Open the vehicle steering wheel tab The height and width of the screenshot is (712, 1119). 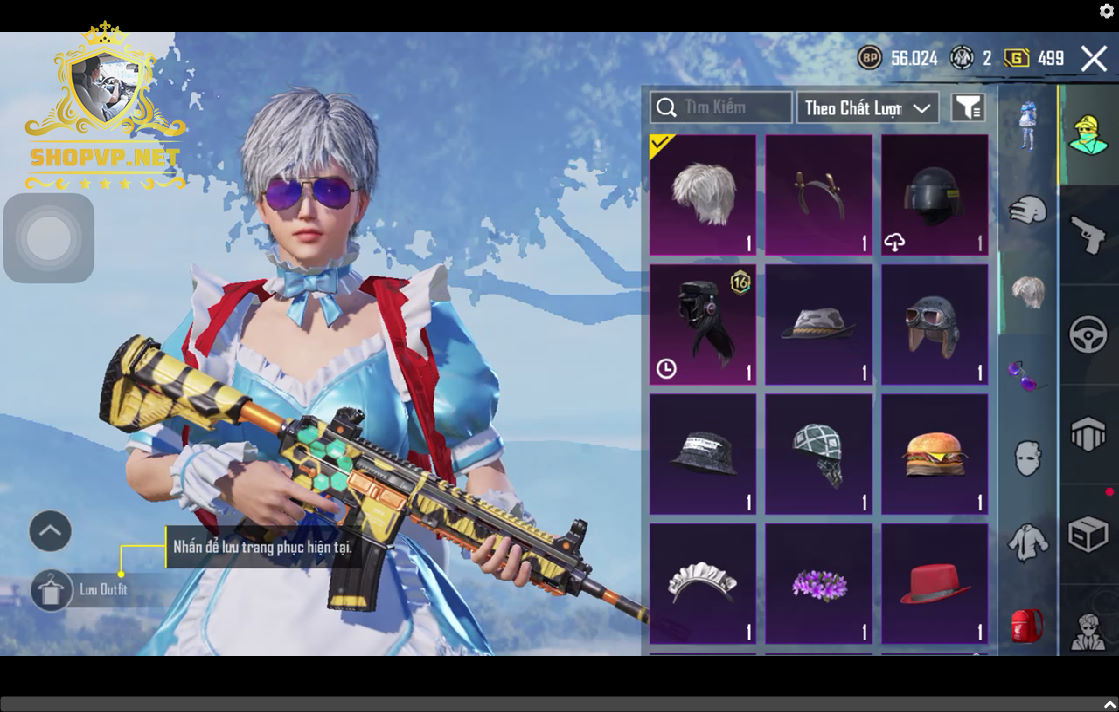click(1088, 334)
